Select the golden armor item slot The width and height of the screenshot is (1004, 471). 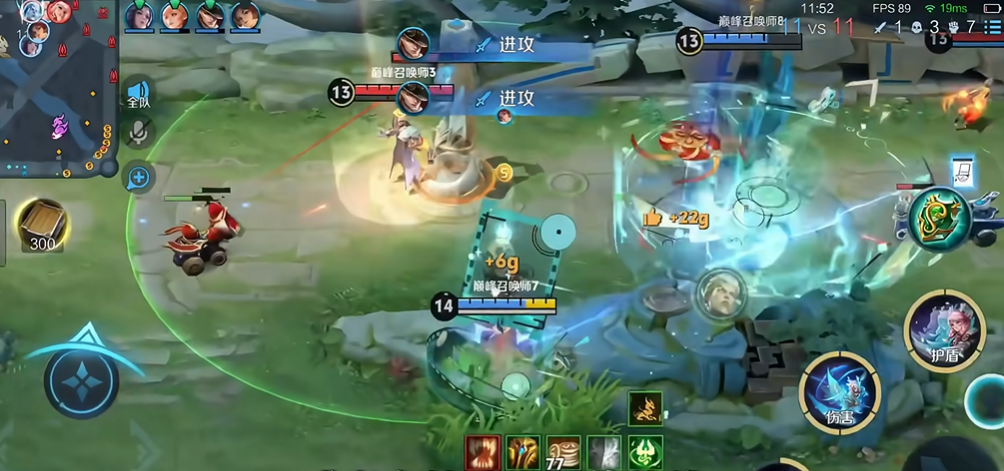click(523, 452)
